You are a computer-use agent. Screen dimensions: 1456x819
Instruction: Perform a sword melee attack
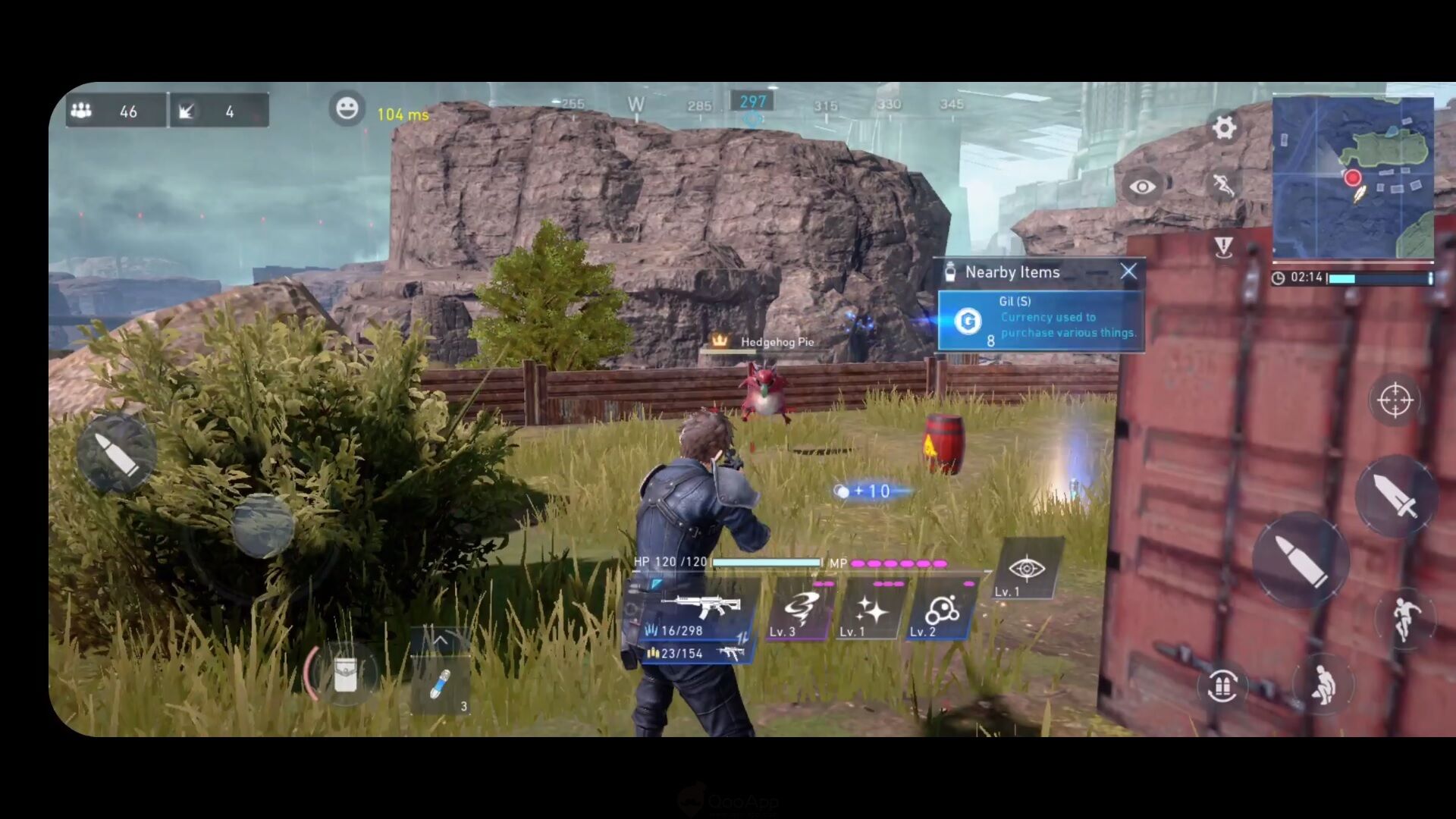point(1395,497)
